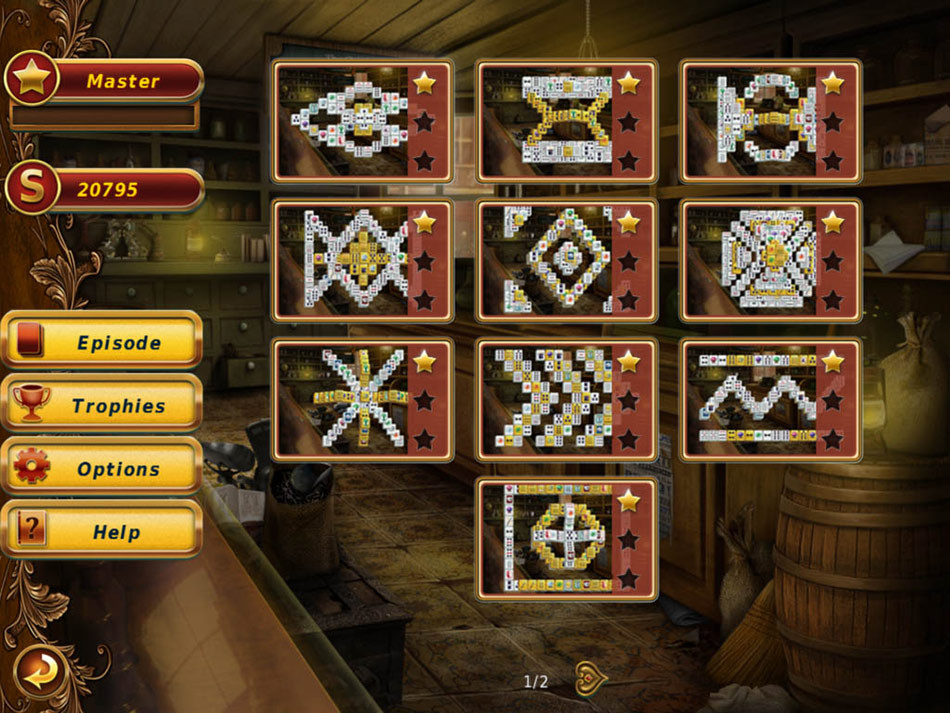This screenshot has width=950, height=713.
Task: Go to the next page of levels
Action: point(590,679)
